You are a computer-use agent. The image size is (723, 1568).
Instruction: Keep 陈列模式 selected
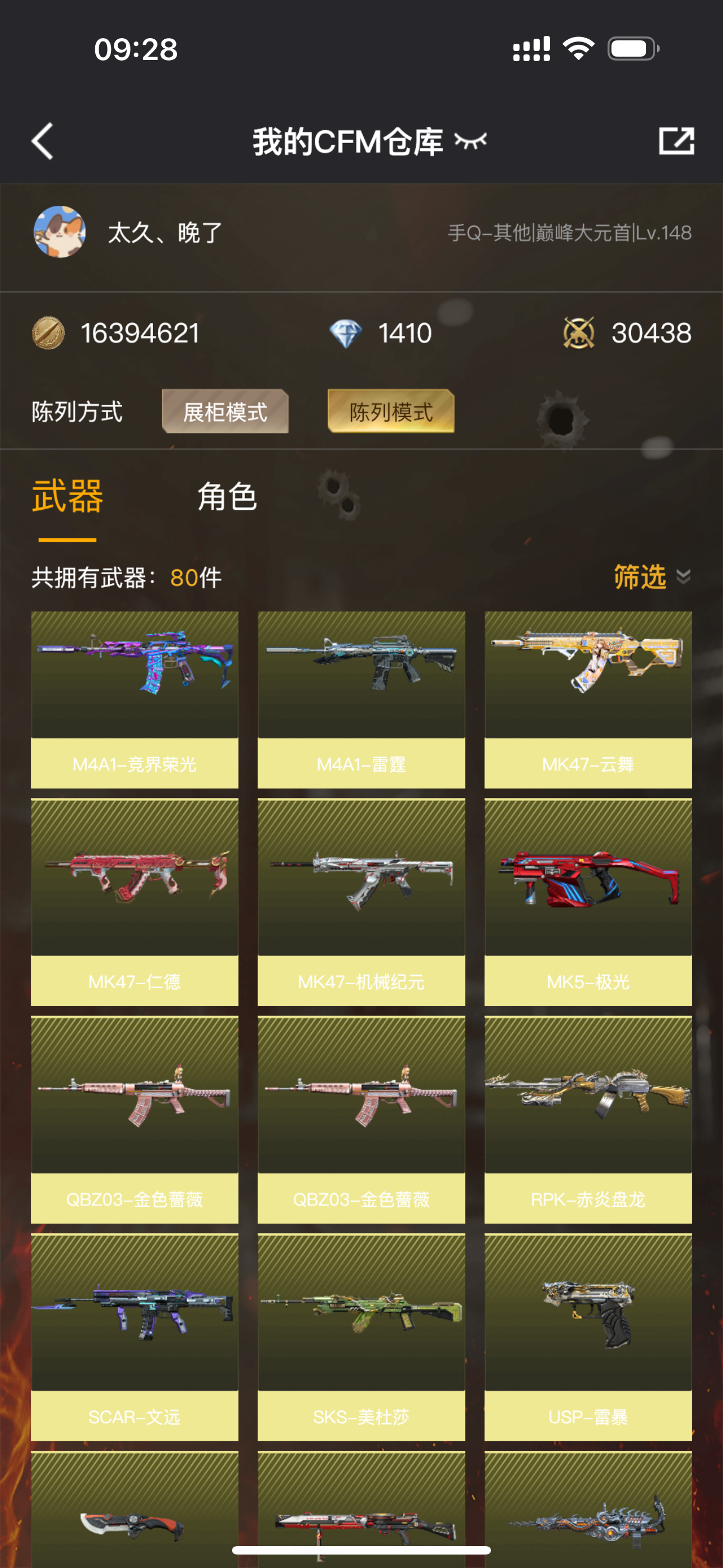[391, 412]
